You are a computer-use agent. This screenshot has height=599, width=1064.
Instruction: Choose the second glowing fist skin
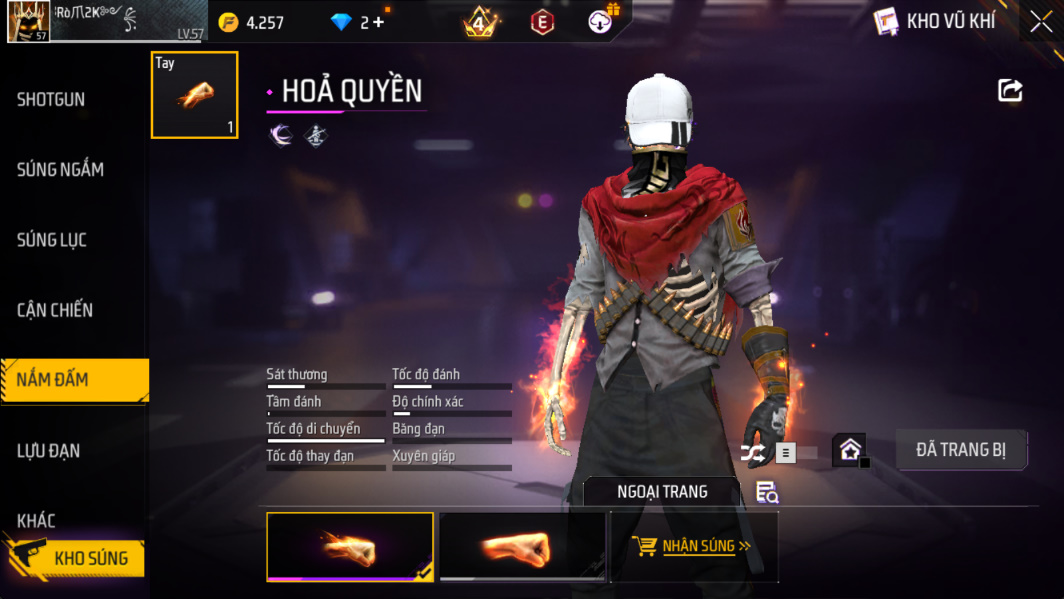pos(522,547)
